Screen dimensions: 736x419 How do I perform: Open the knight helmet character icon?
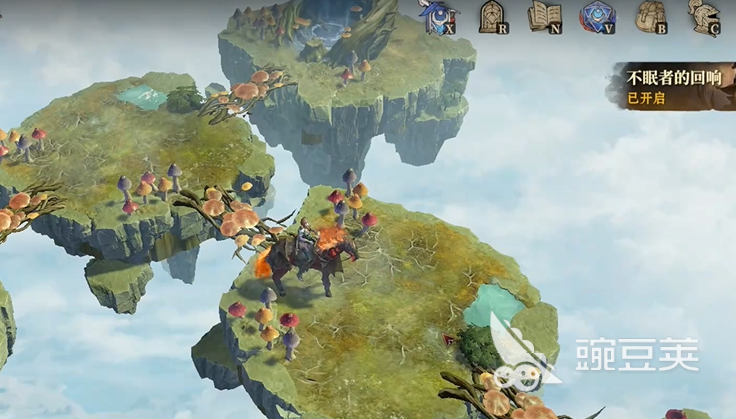point(703,16)
